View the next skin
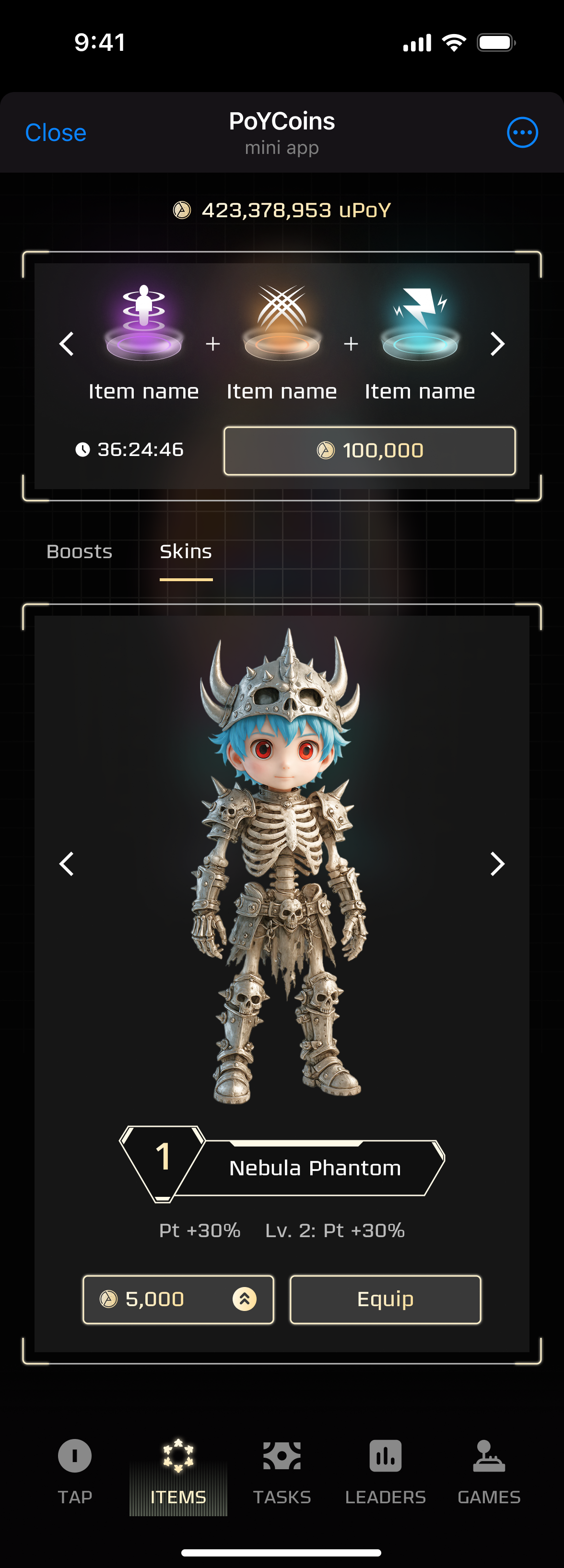 [x=497, y=864]
